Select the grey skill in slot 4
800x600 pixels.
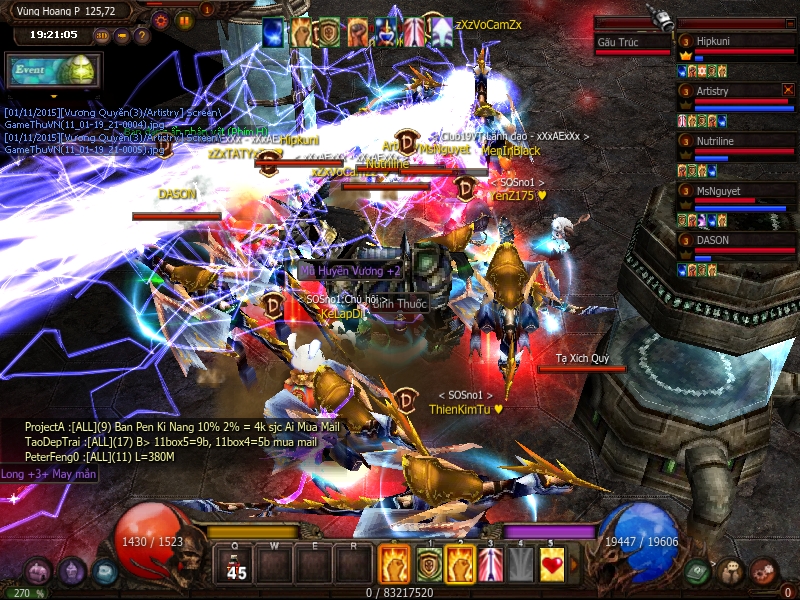click(521, 565)
